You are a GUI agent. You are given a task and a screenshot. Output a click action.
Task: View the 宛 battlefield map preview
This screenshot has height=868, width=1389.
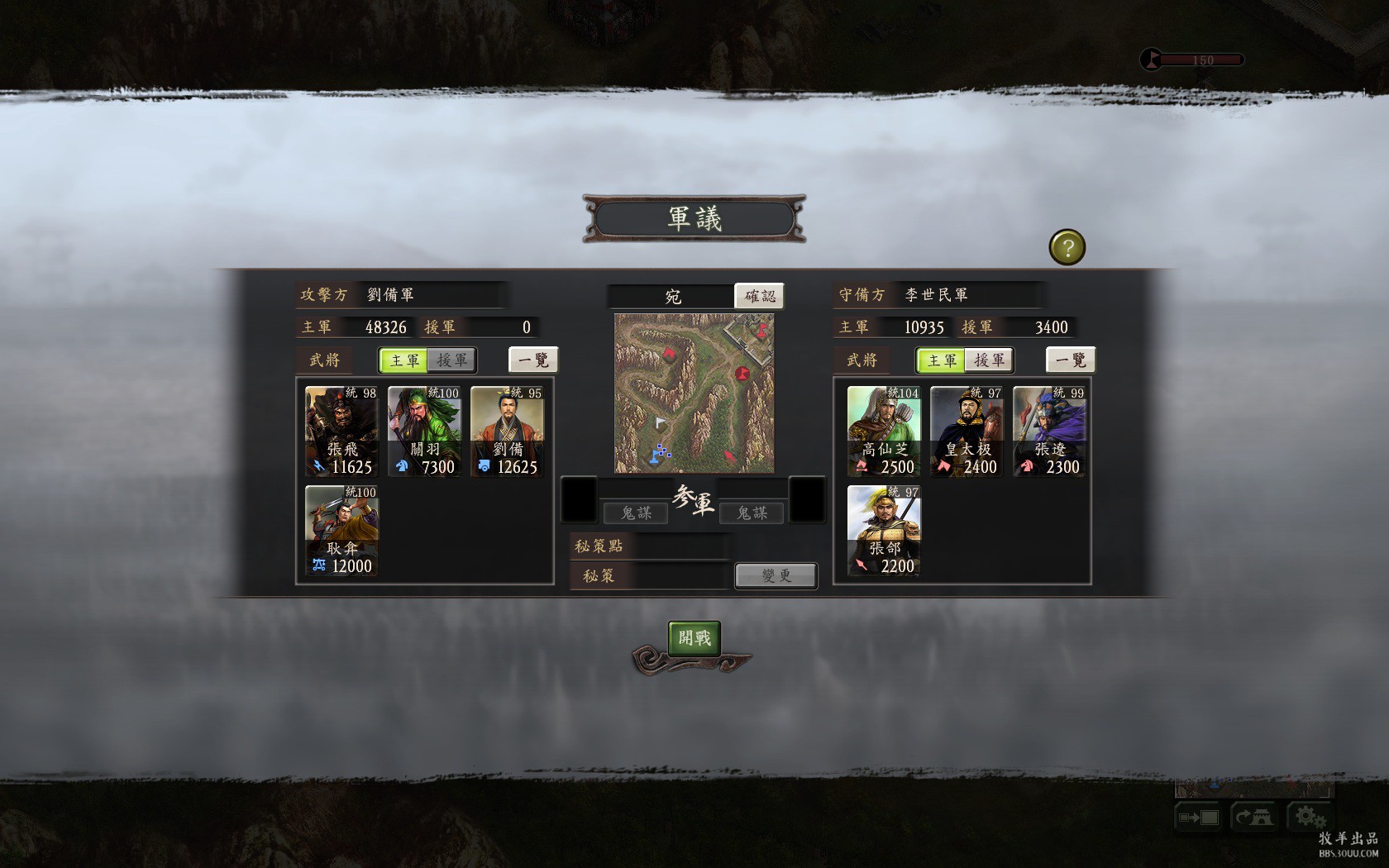(x=694, y=393)
